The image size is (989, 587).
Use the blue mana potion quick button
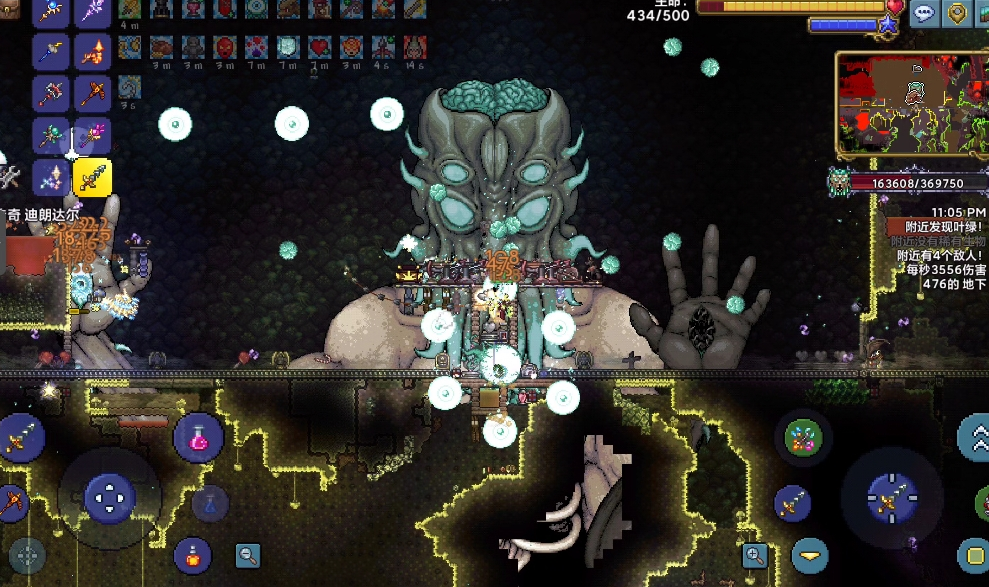210,503
